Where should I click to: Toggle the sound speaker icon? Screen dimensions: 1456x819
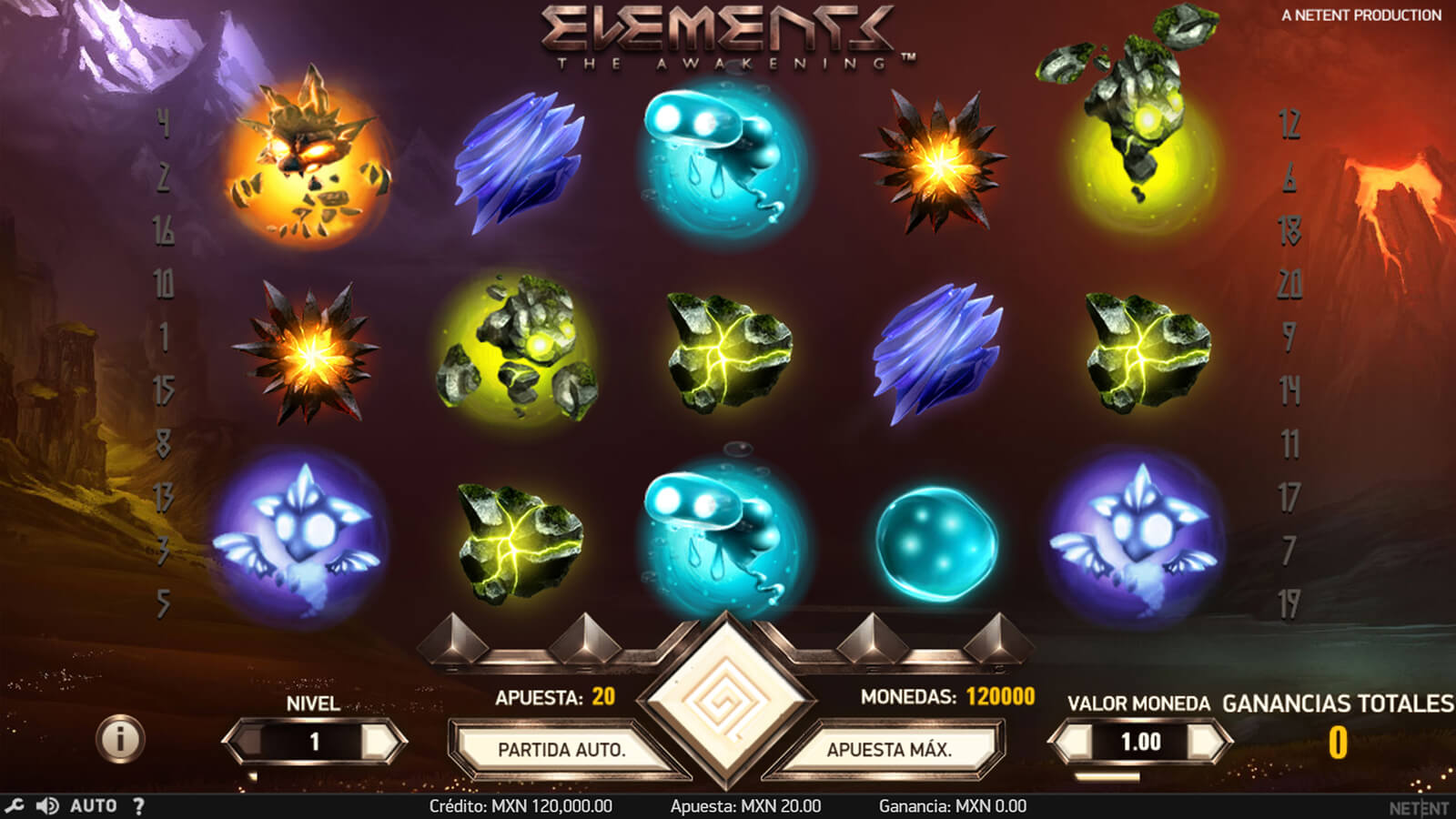(47, 806)
